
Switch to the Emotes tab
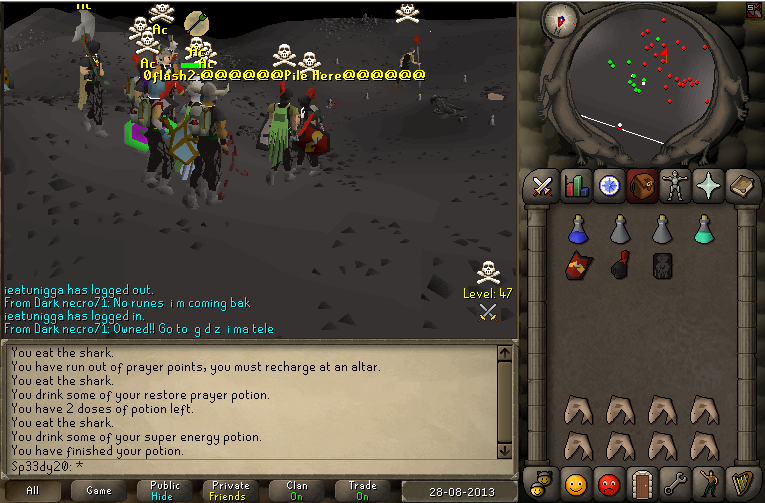(708, 483)
